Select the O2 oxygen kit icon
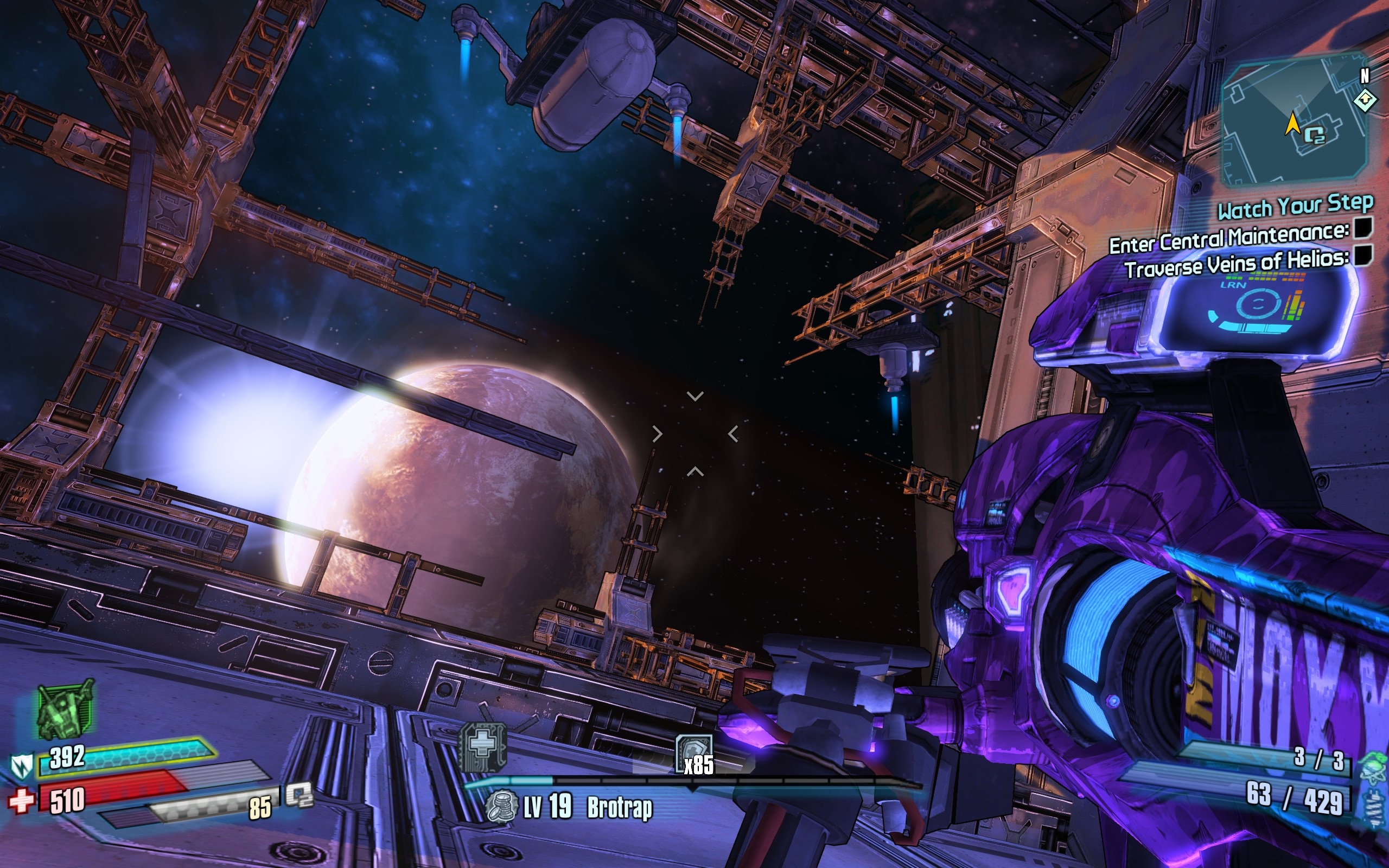Screen dimensions: 1389x868 pos(299,795)
